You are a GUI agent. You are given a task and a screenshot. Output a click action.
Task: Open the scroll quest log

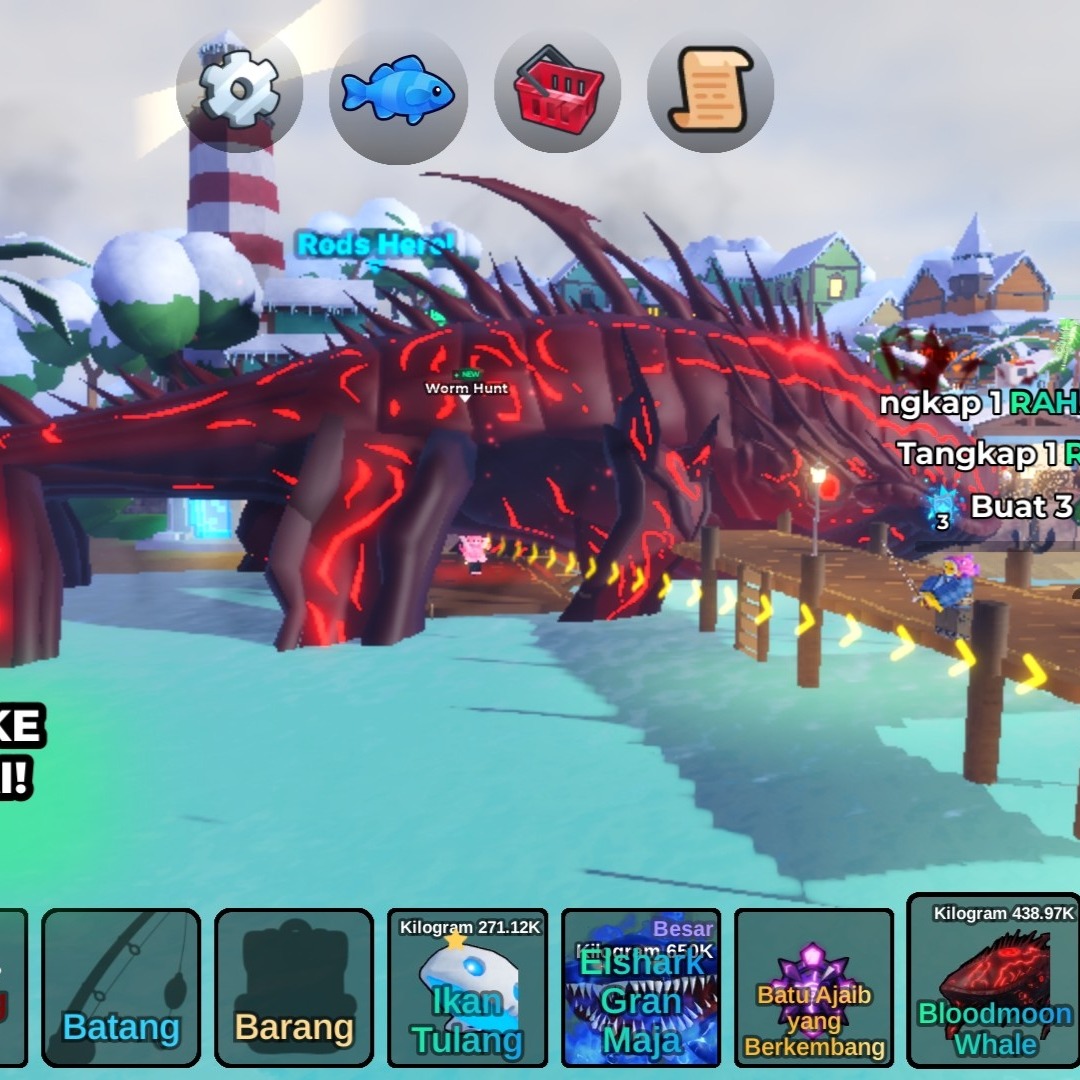(710, 90)
